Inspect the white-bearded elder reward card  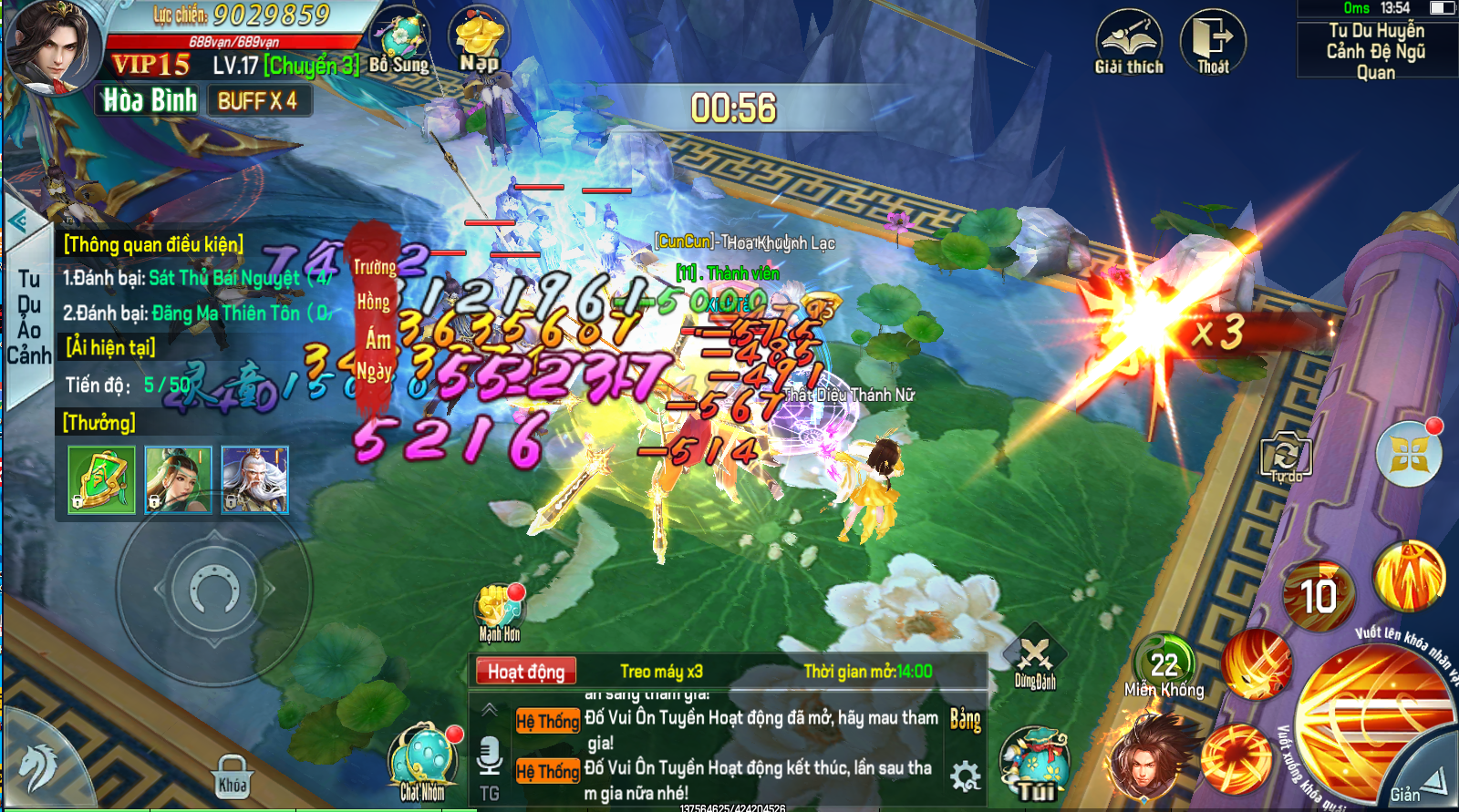tap(254, 479)
